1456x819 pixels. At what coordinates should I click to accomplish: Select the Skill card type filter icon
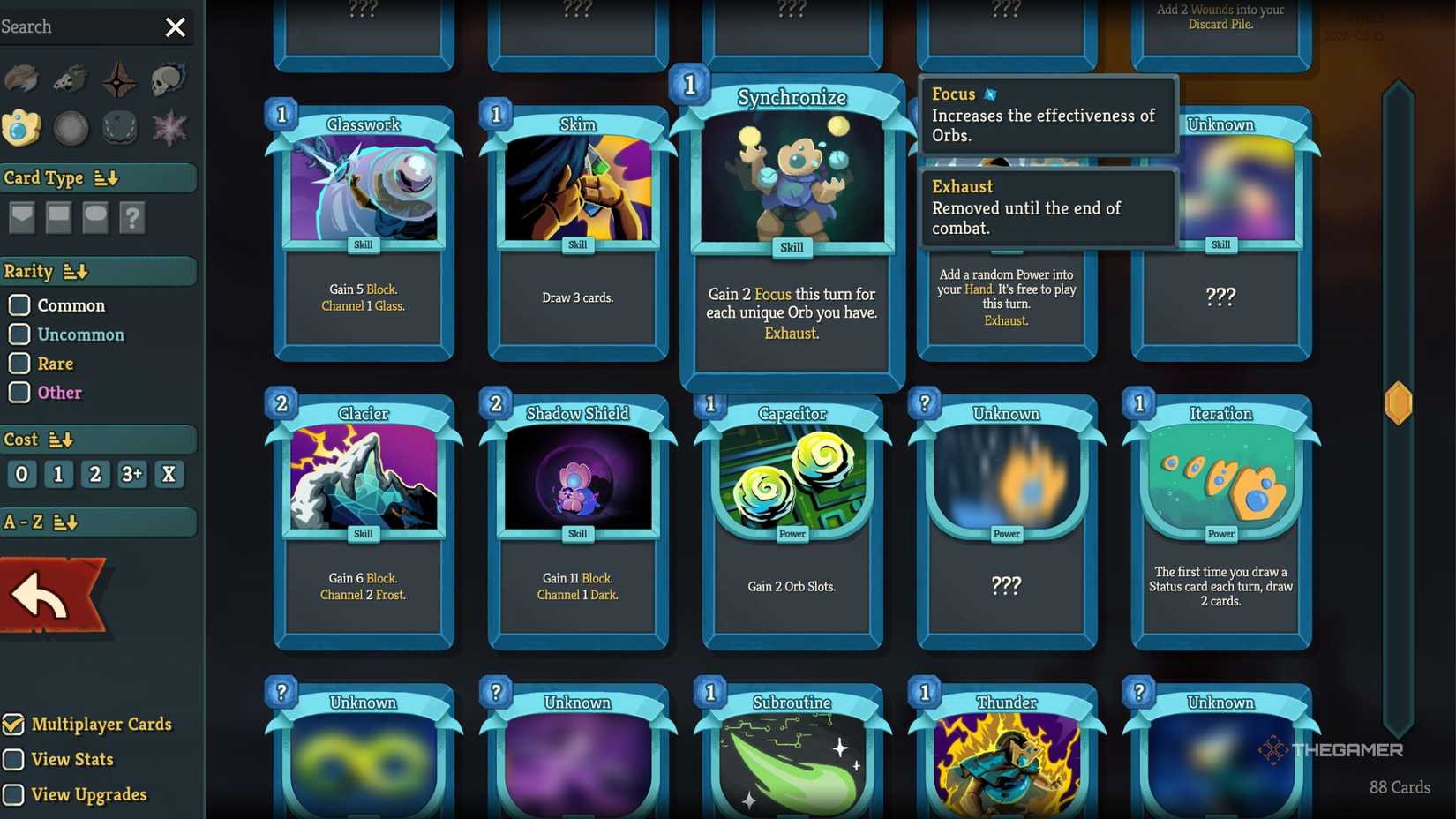[58, 218]
